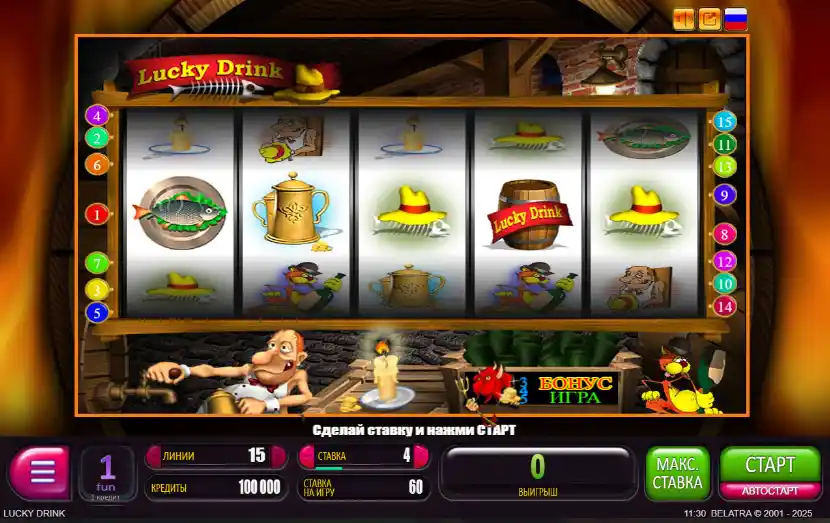Pick payline number 7 marker
Screen dimensions: 830x523
(97, 264)
